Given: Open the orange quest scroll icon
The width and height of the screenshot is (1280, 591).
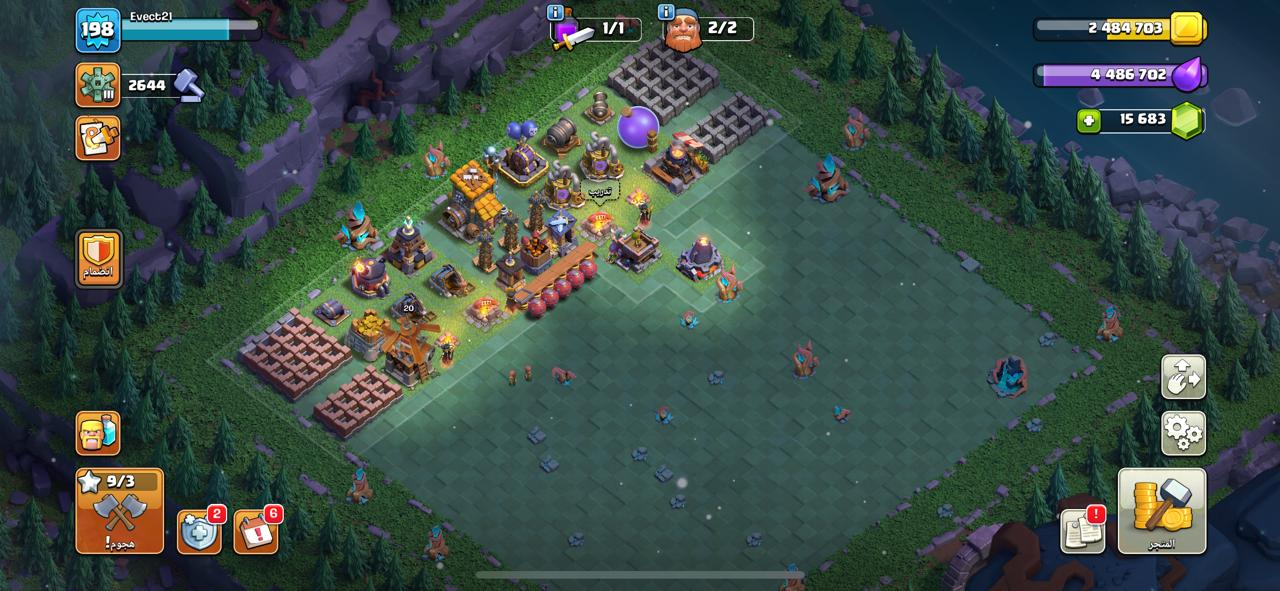Looking at the screenshot, I should click(98, 138).
